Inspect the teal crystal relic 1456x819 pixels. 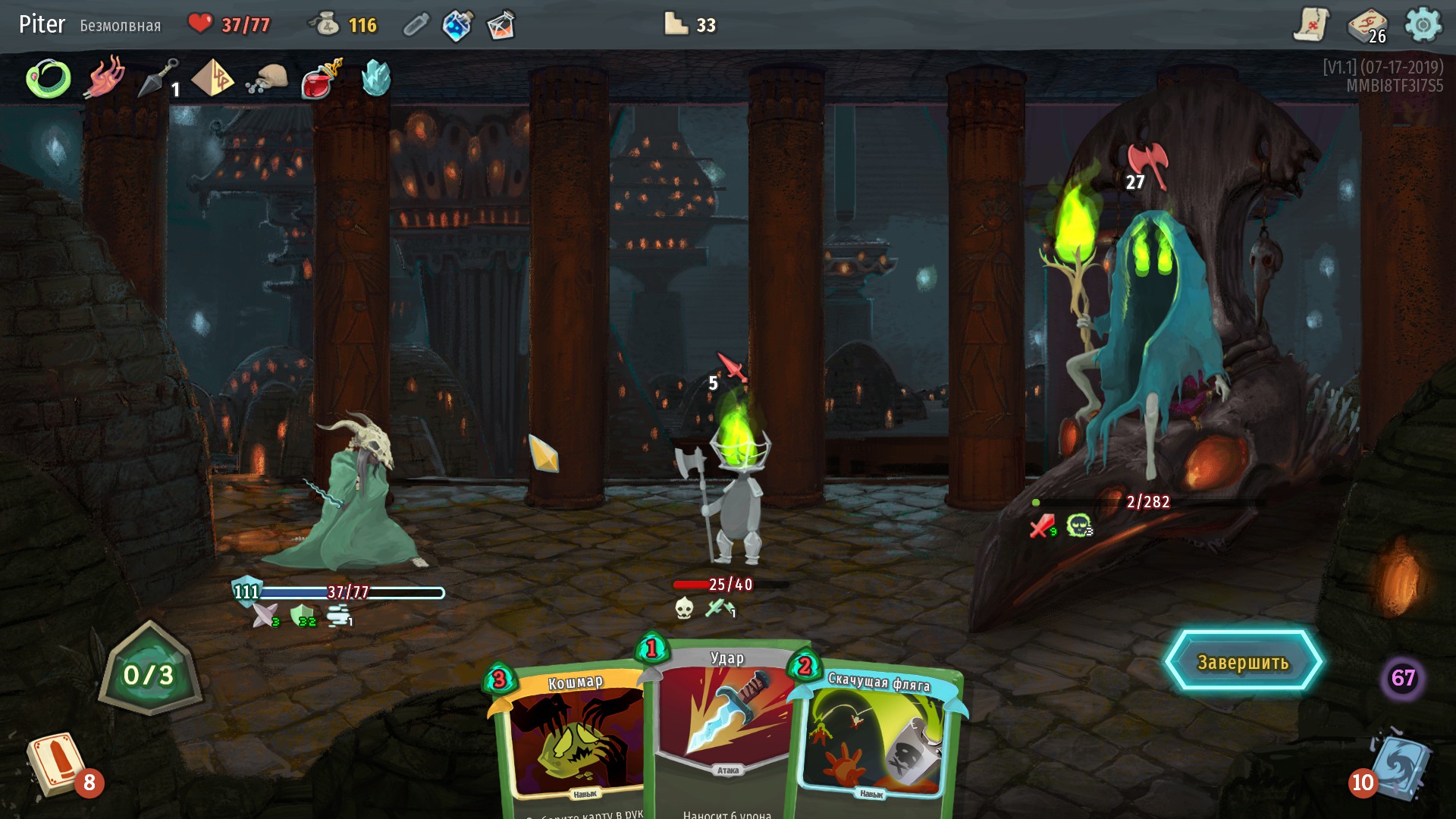point(375,77)
